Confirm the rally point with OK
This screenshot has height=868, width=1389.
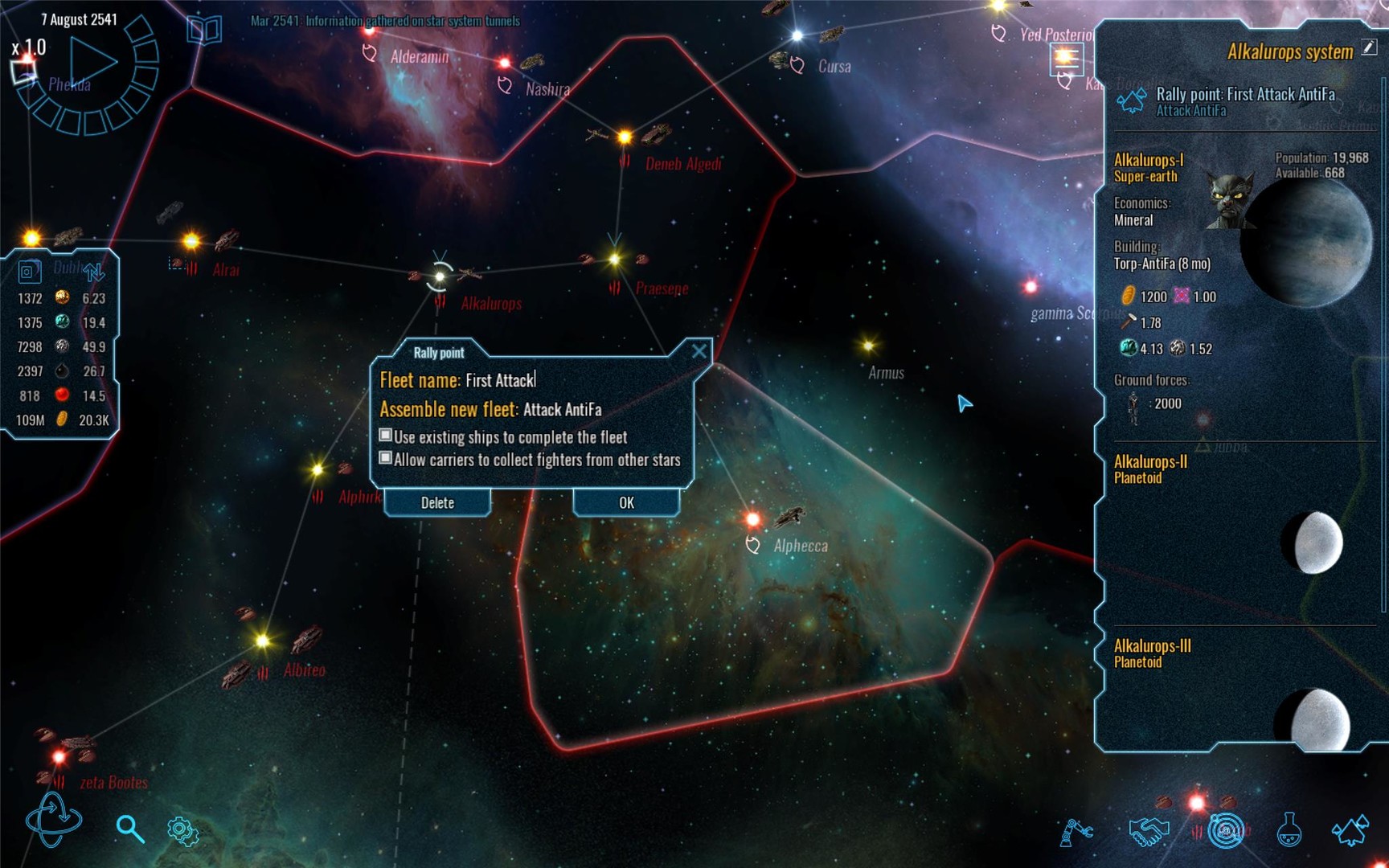[x=625, y=502]
